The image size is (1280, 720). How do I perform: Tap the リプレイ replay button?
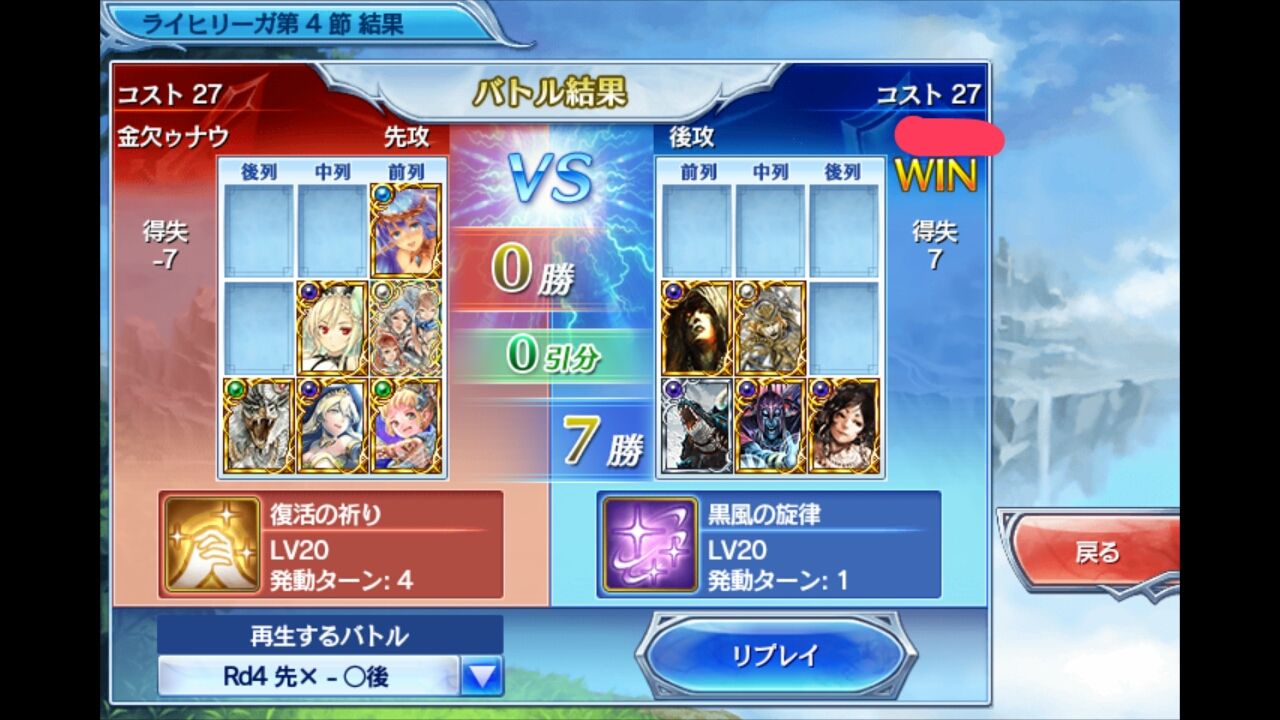pos(770,655)
